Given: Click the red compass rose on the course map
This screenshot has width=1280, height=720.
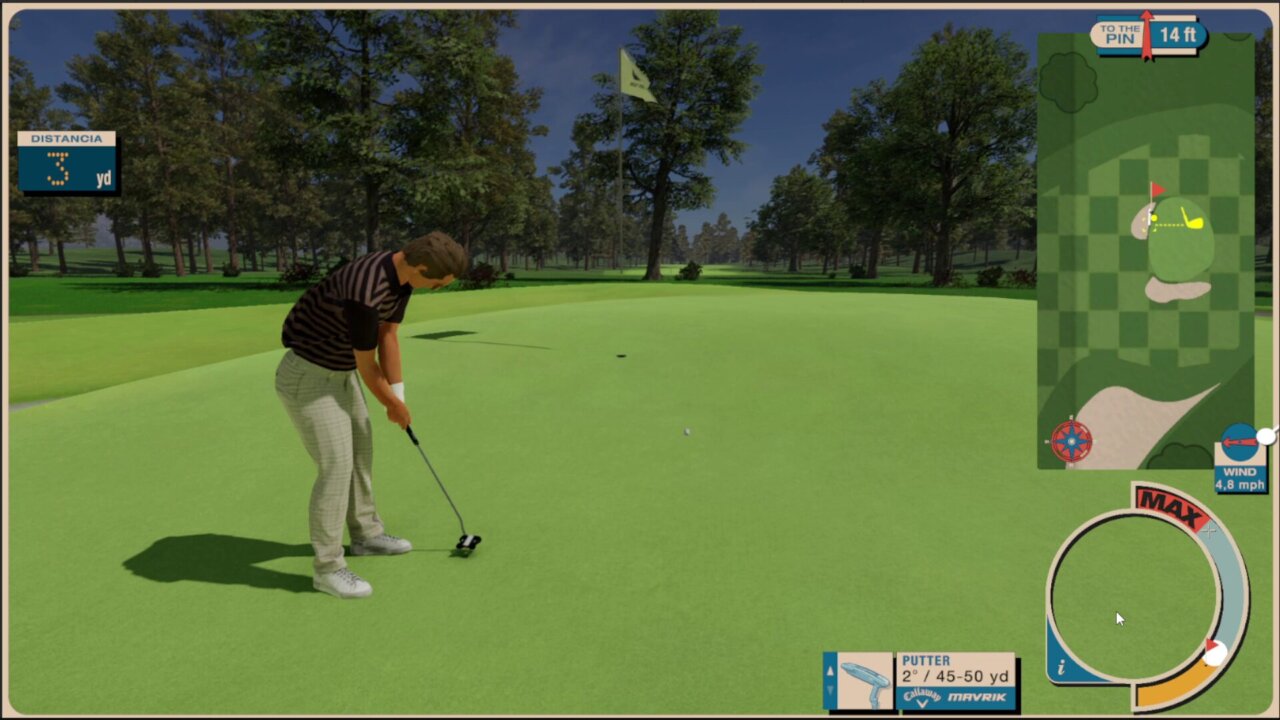Looking at the screenshot, I should 1071,441.
